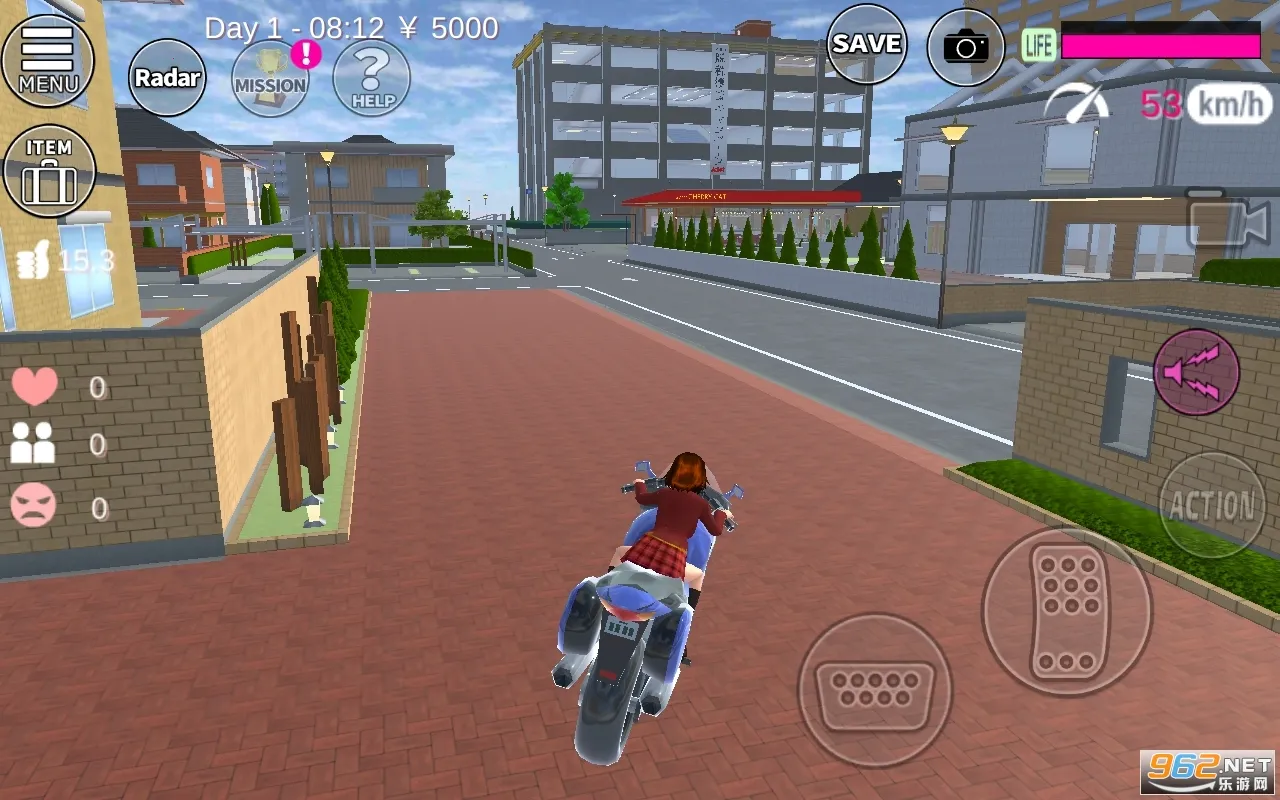Open the ITEM suitcase inventory
This screenshot has width=1280, height=800.
[x=49, y=171]
